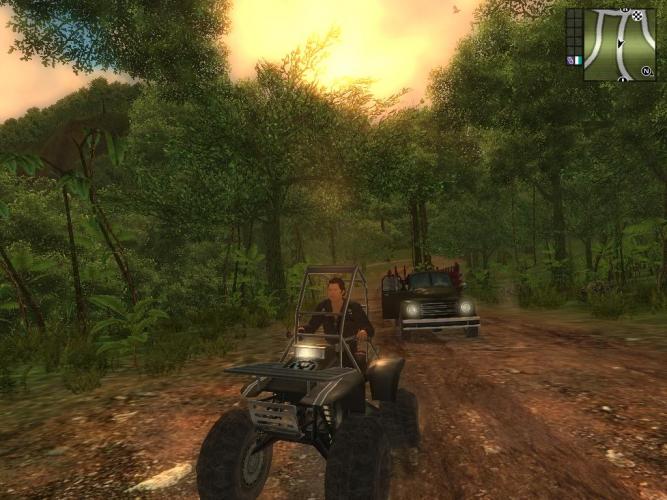Screen dimensions: 667x500
Task: Click the minimap road display
Action: click(x=619, y=45)
